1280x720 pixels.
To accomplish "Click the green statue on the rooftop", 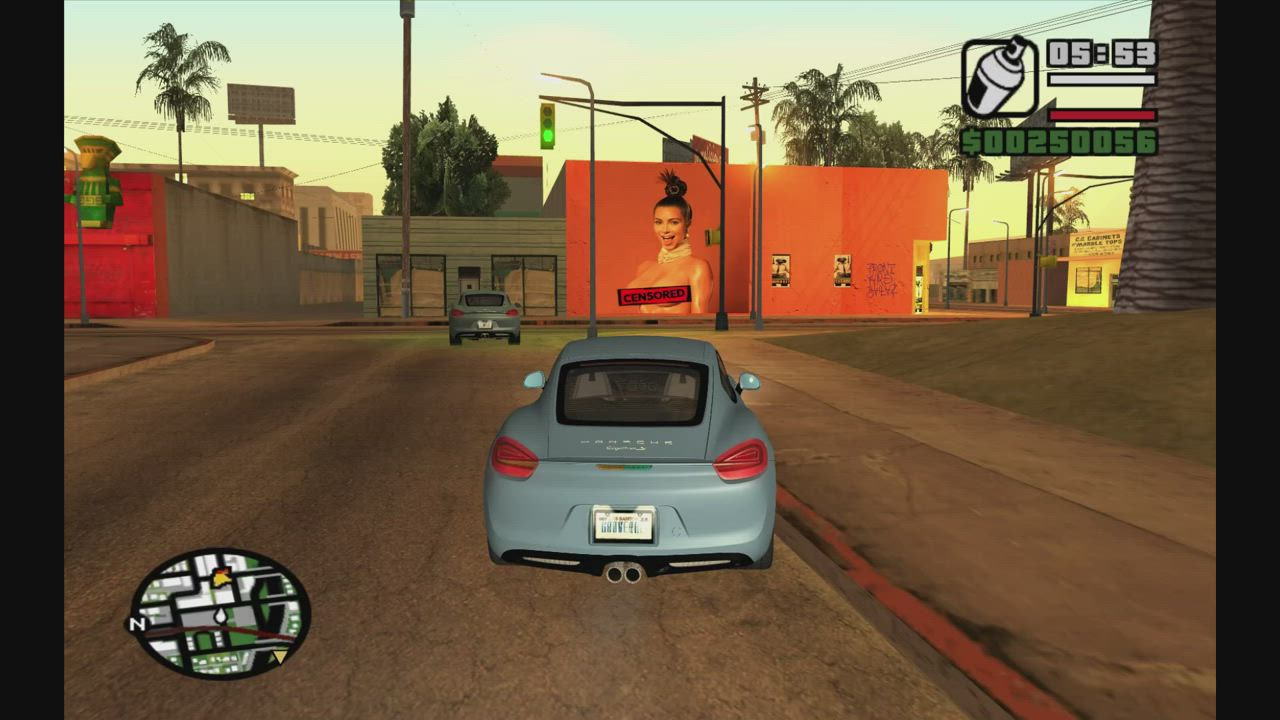I will (94, 185).
